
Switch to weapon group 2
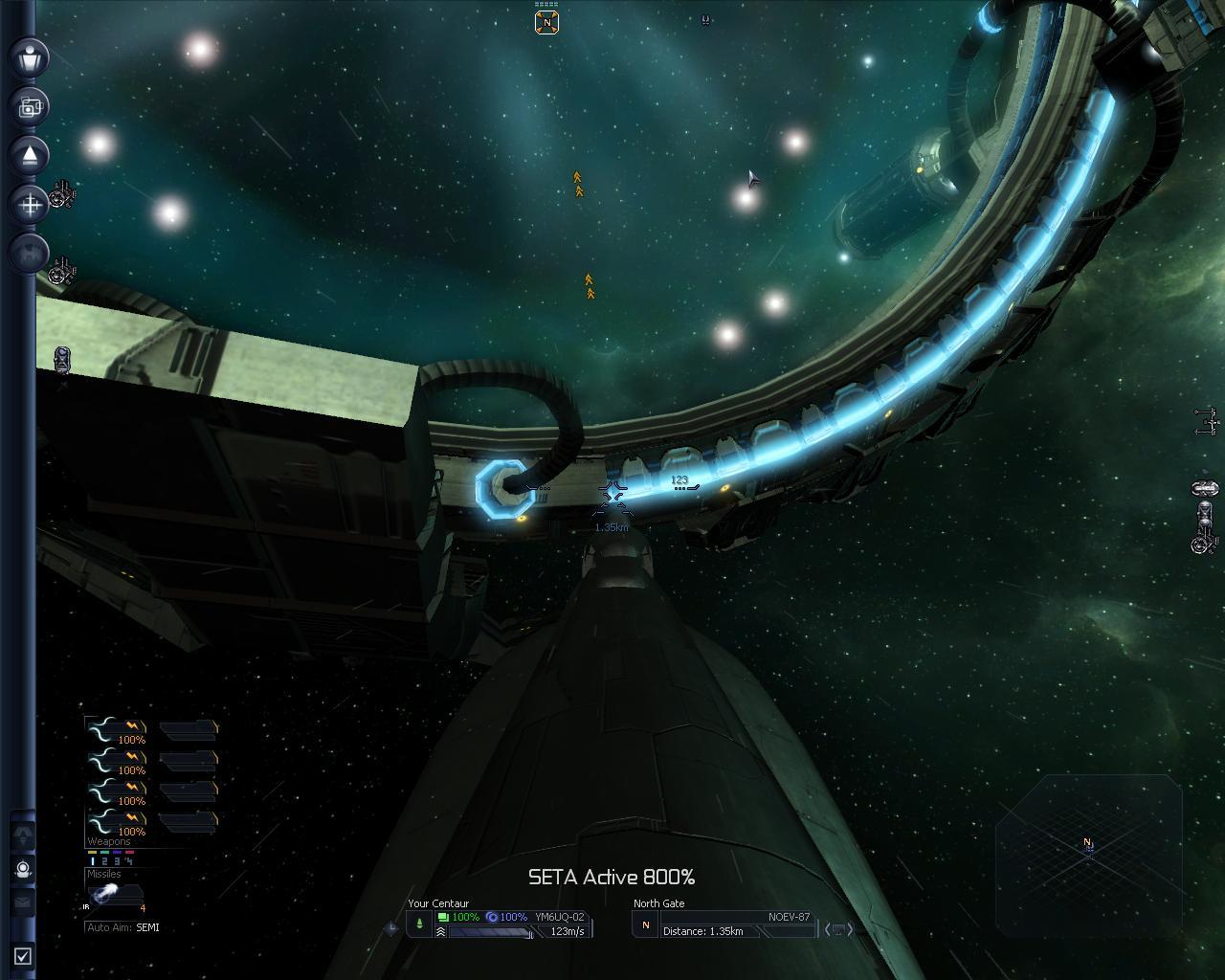pos(104,861)
